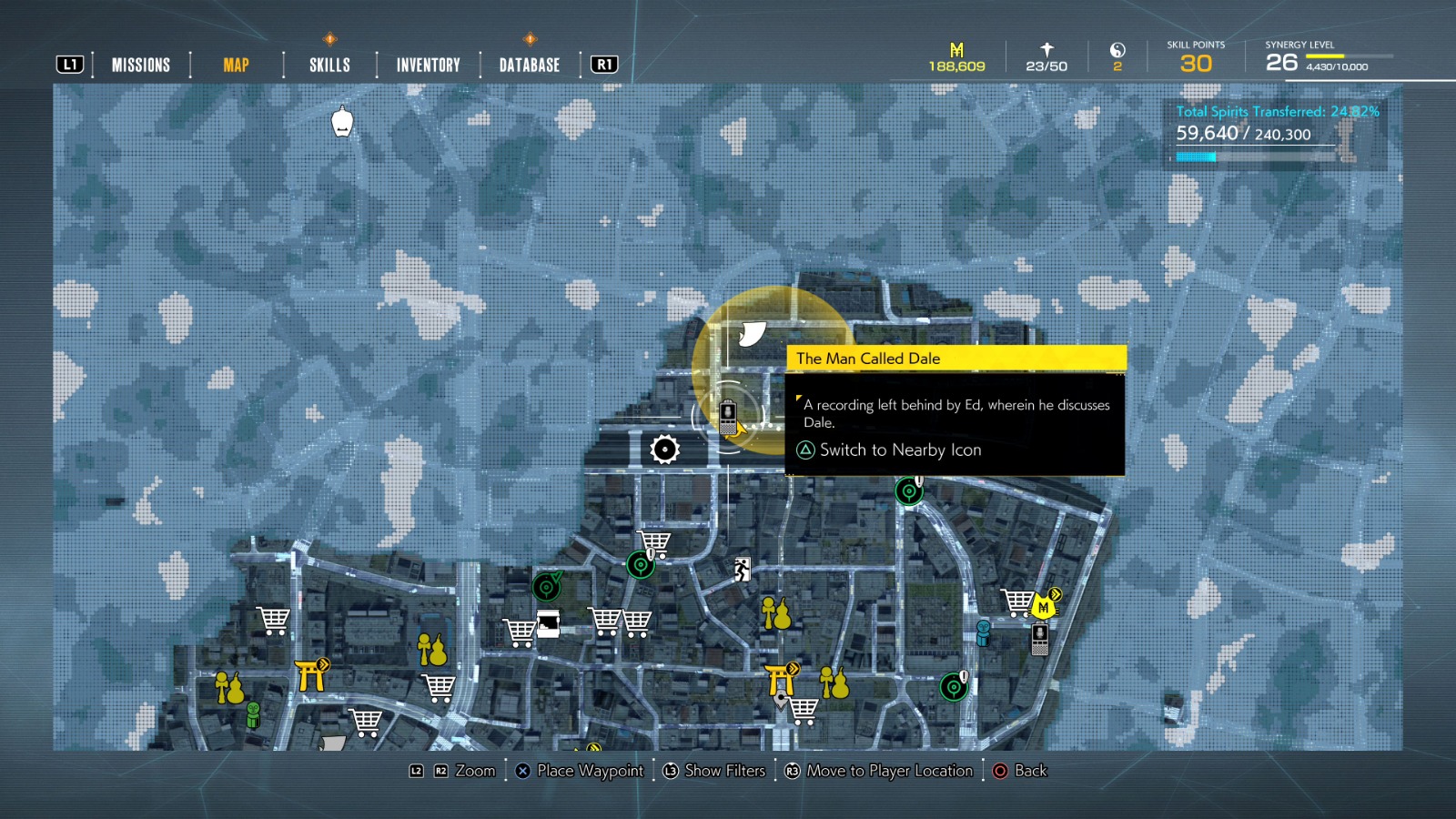Switch to the DATABASE tab

click(x=528, y=64)
